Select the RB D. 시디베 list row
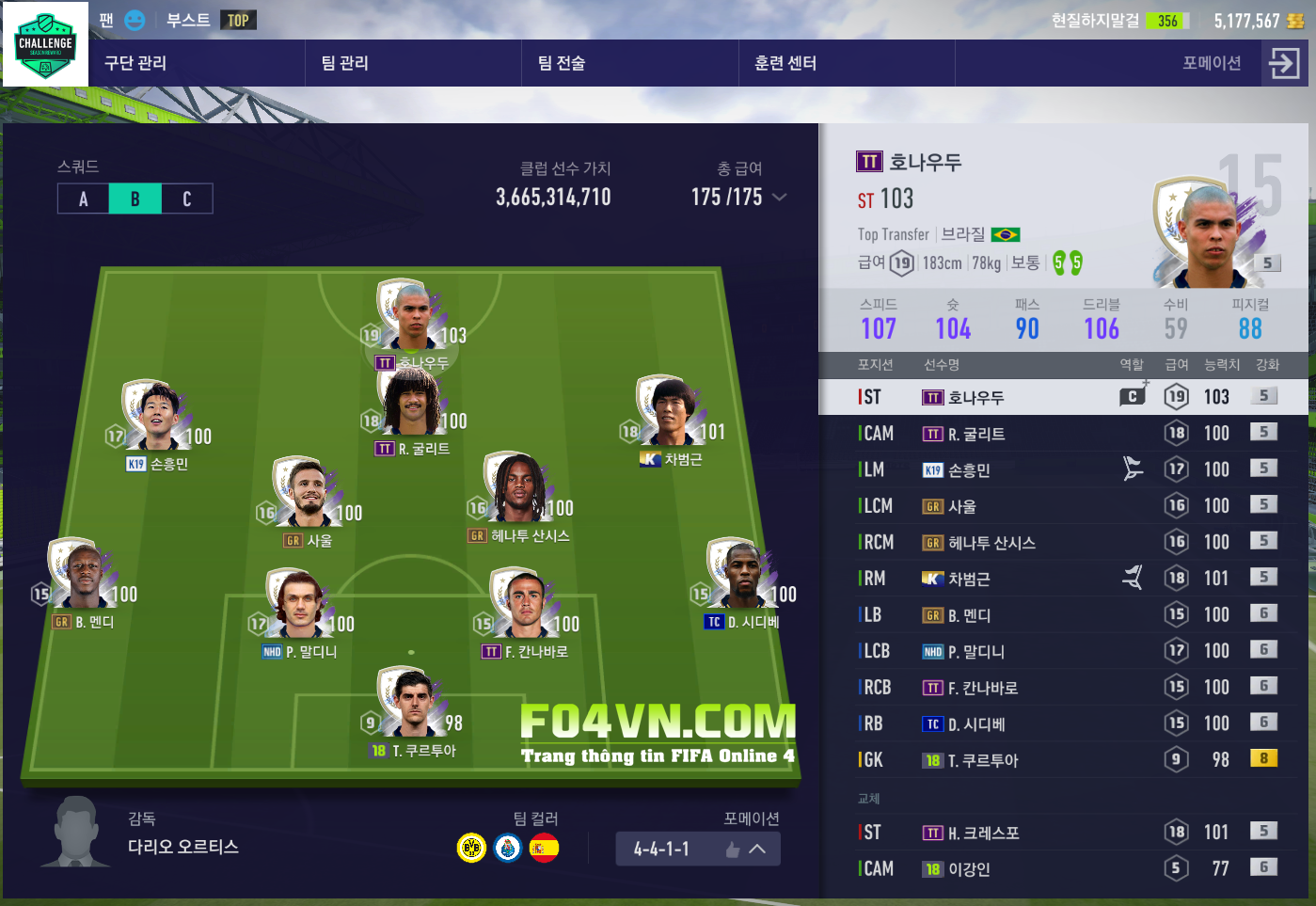1316x906 pixels. tap(1063, 724)
